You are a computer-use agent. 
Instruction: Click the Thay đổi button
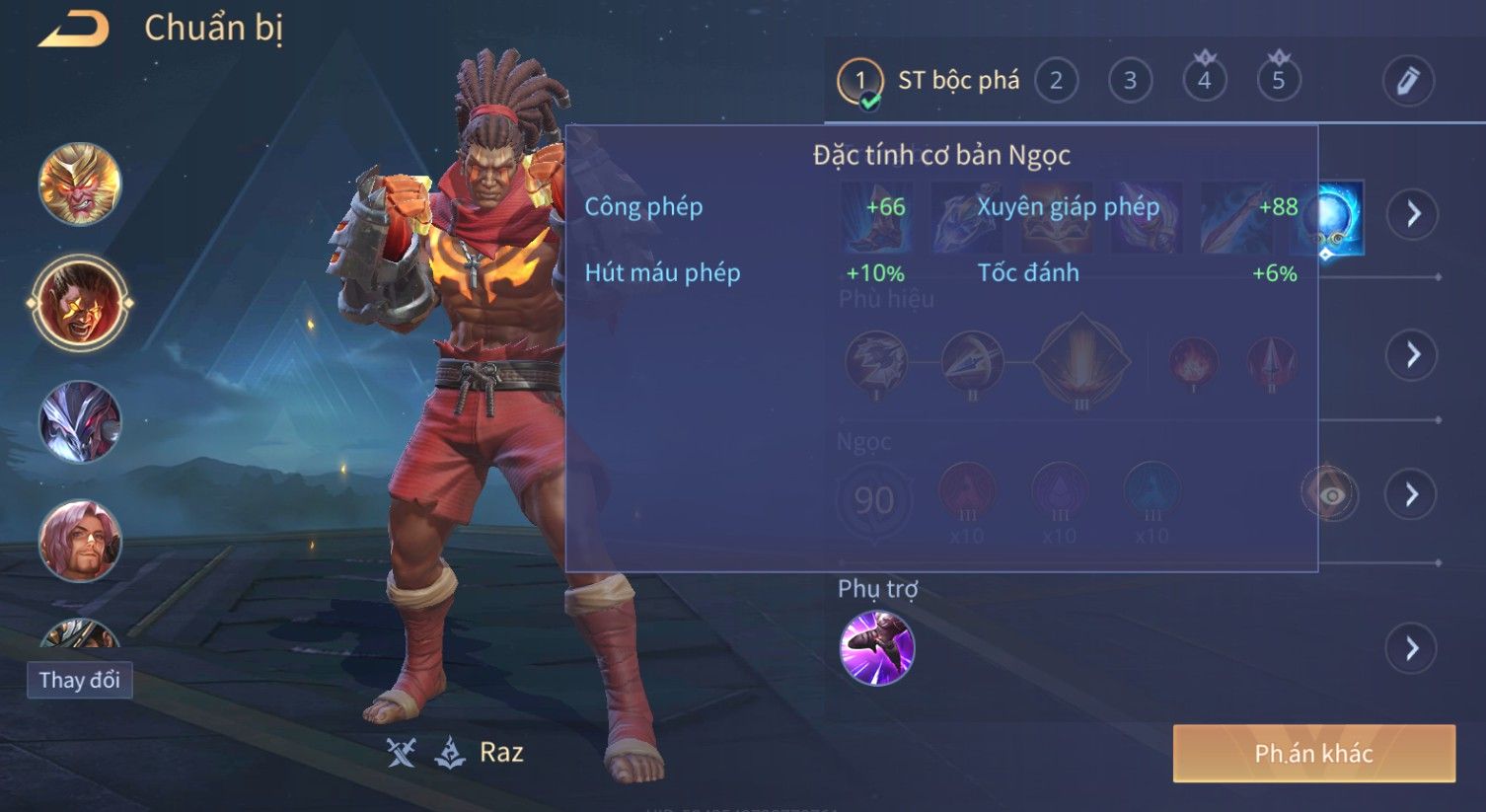click(x=79, y=681)
